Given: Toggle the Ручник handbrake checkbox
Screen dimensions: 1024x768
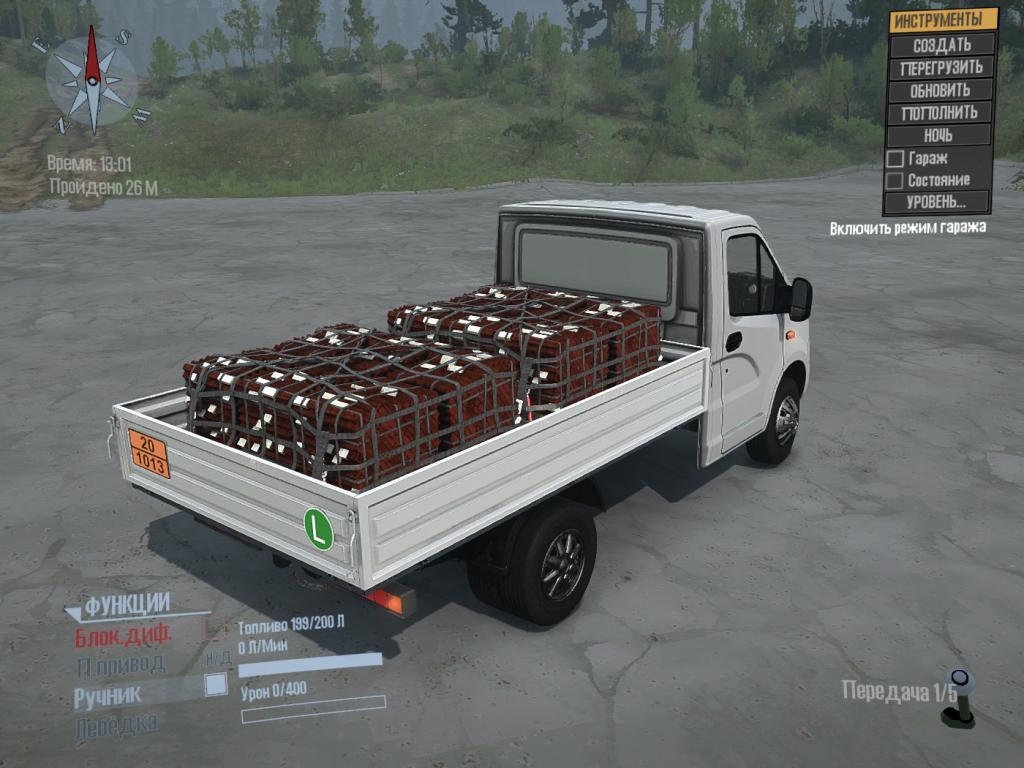Looking at the screenshot, I should pos(215,685).
